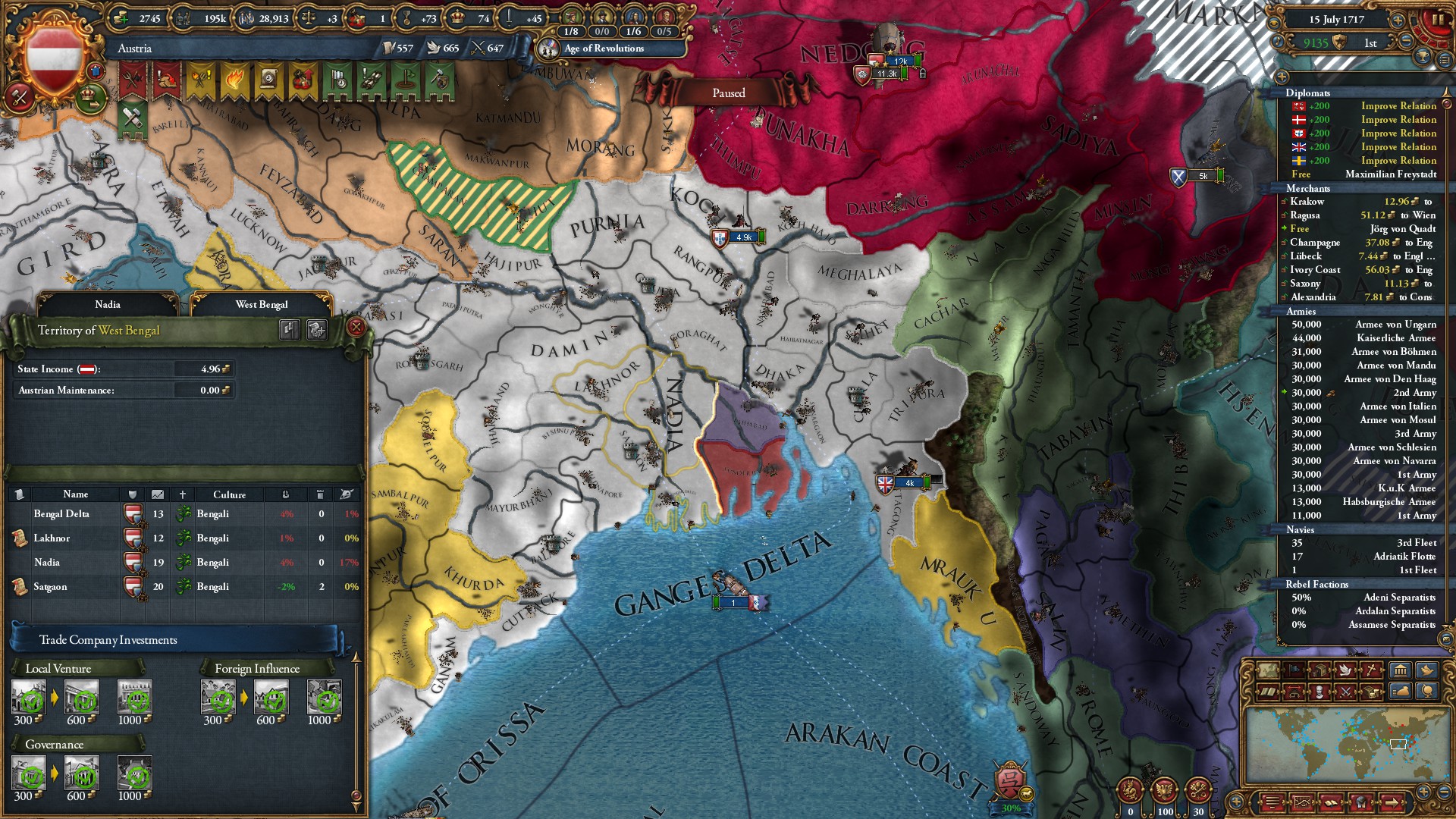This screenshot has height=819, width=1456.
Task: Click the messenger bird icon near the minimap
Action: pos(1426,670)
